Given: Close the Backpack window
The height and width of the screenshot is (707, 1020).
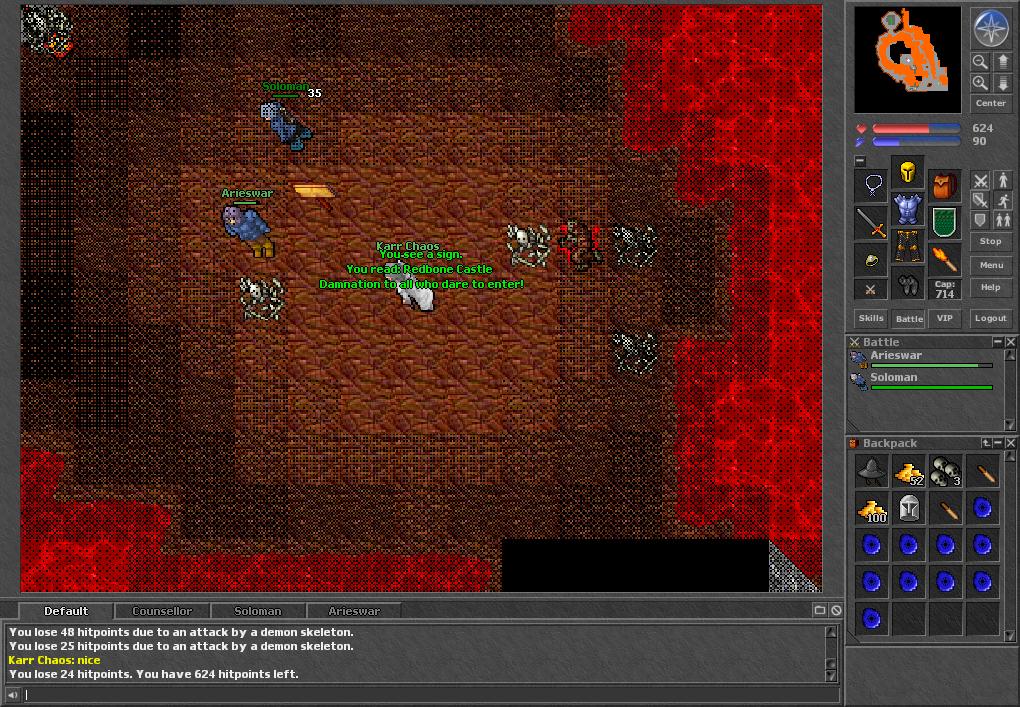Looking at the screenshot, I should pyautogui.click(x=1010, y=443).
